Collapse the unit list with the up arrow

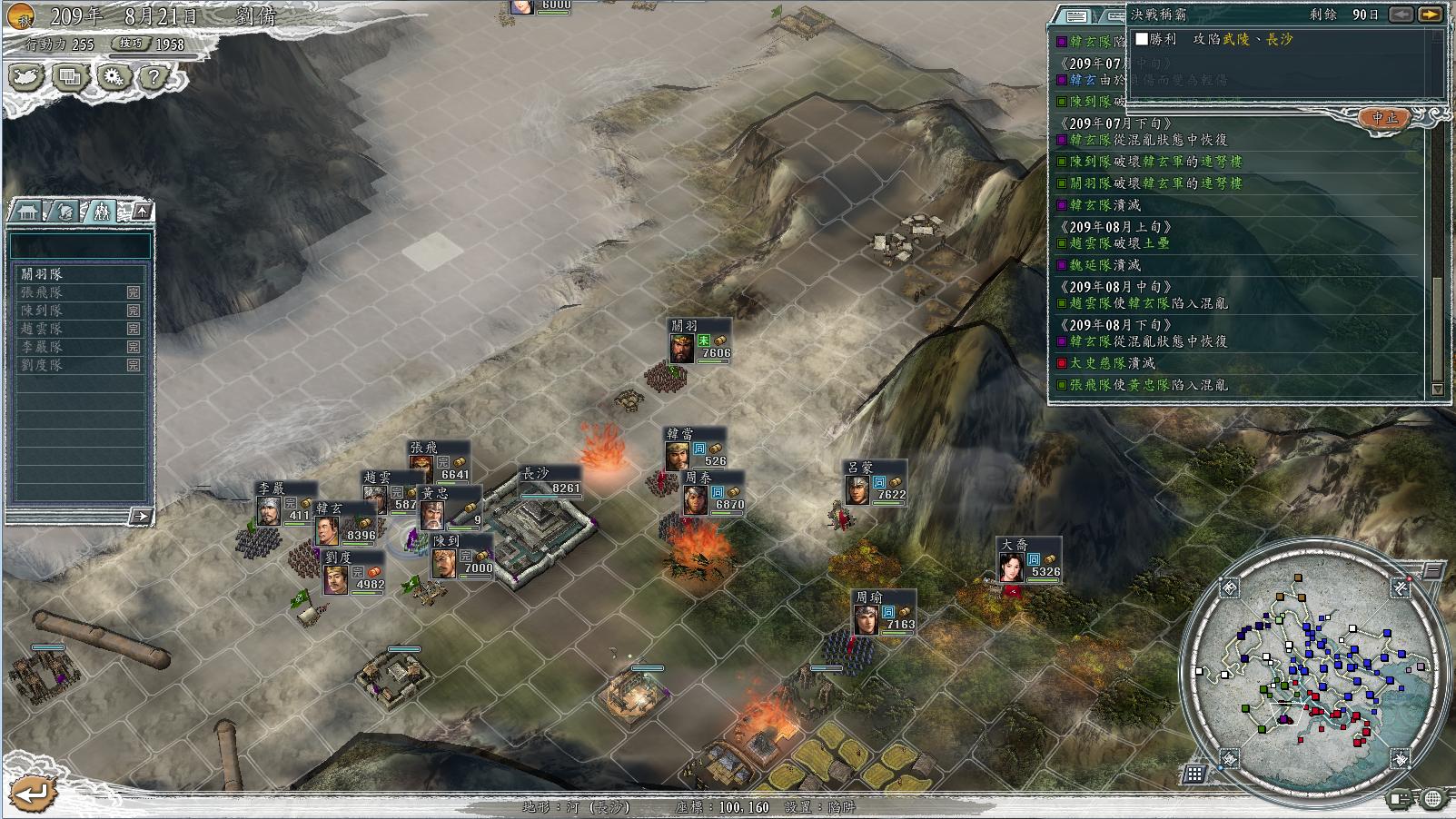coord(142,212)
